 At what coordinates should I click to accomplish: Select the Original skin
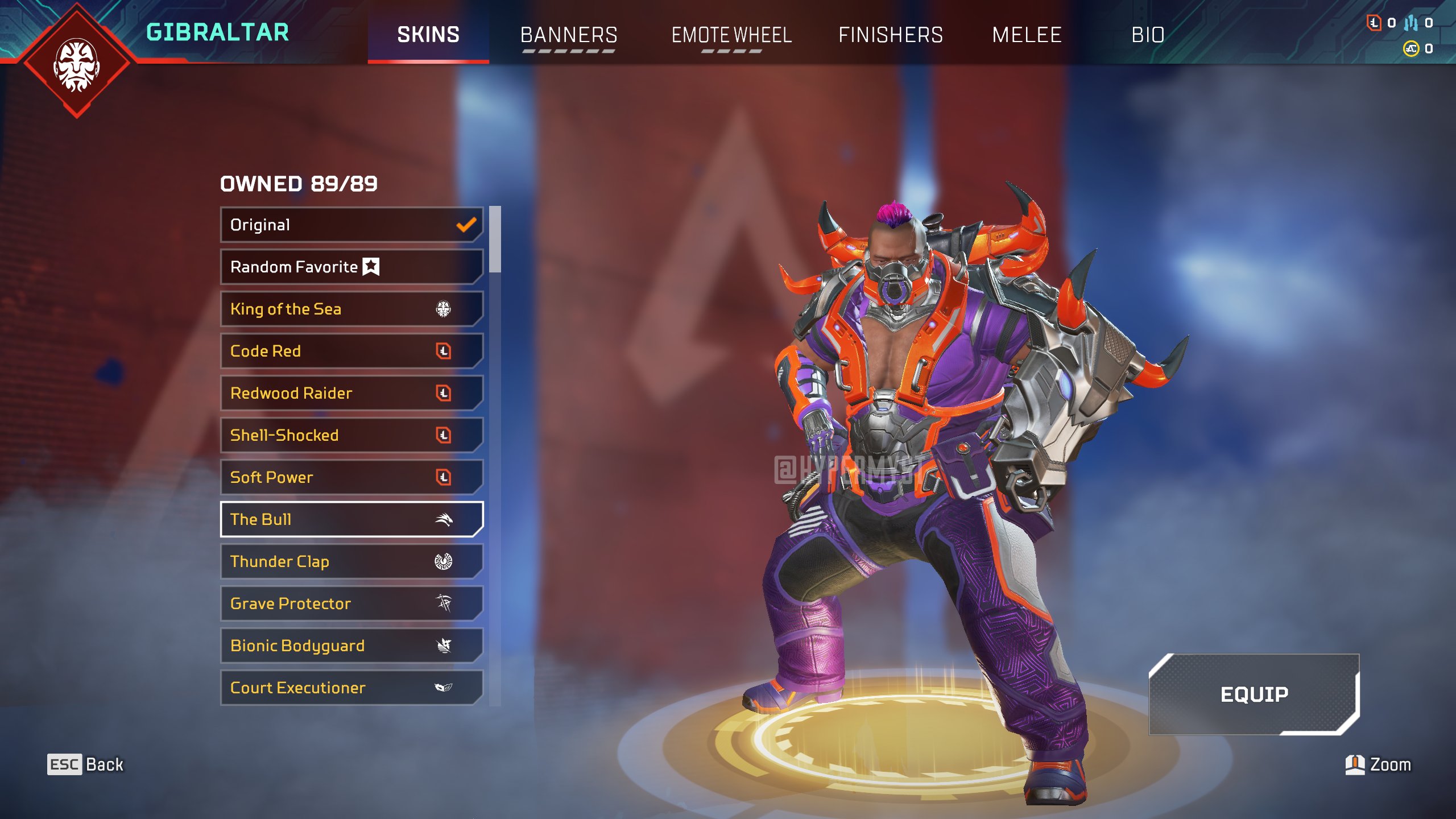click(x=351, y=225)
